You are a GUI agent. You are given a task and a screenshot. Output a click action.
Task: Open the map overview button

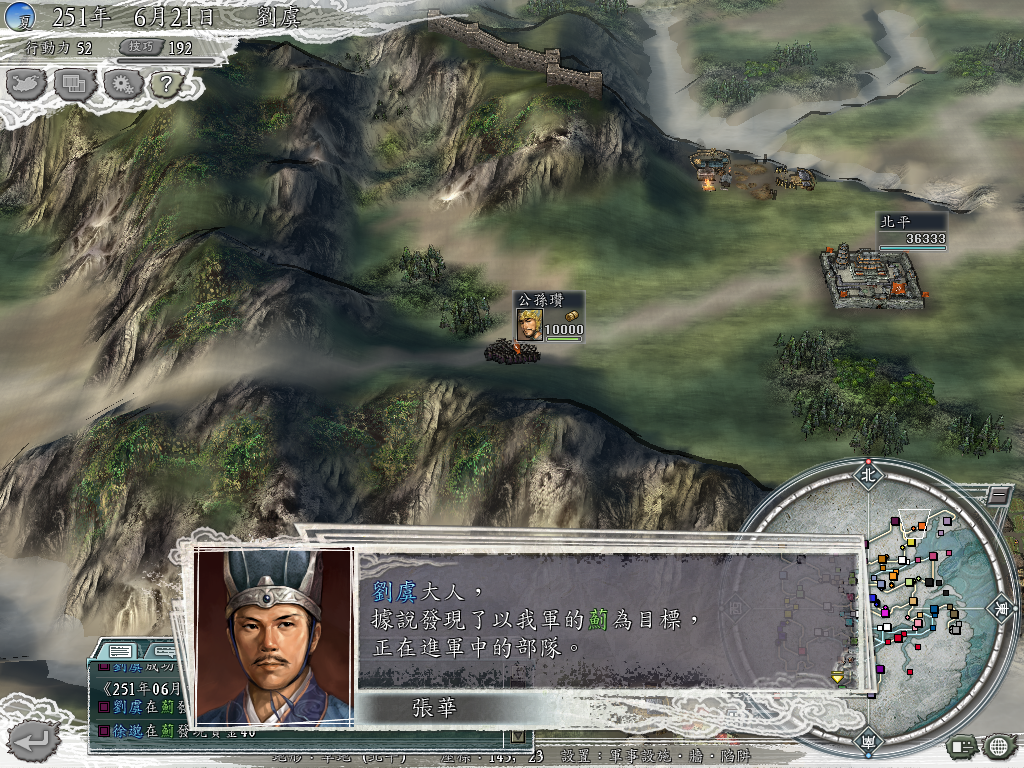pyautogui.click(x=27, y=83)
